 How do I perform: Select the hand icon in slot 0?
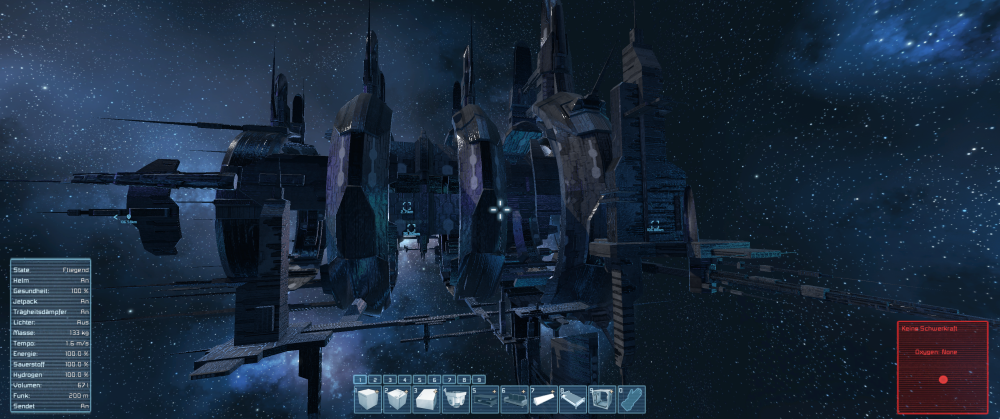click(x=630, y=400)
